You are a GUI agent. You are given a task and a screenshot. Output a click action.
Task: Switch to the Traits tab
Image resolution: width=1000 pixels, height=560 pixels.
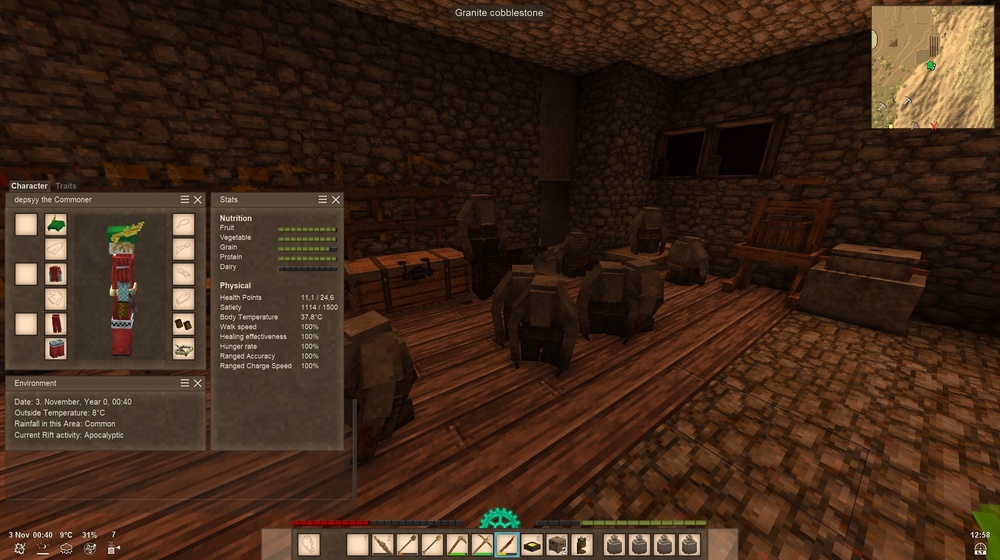66,186
